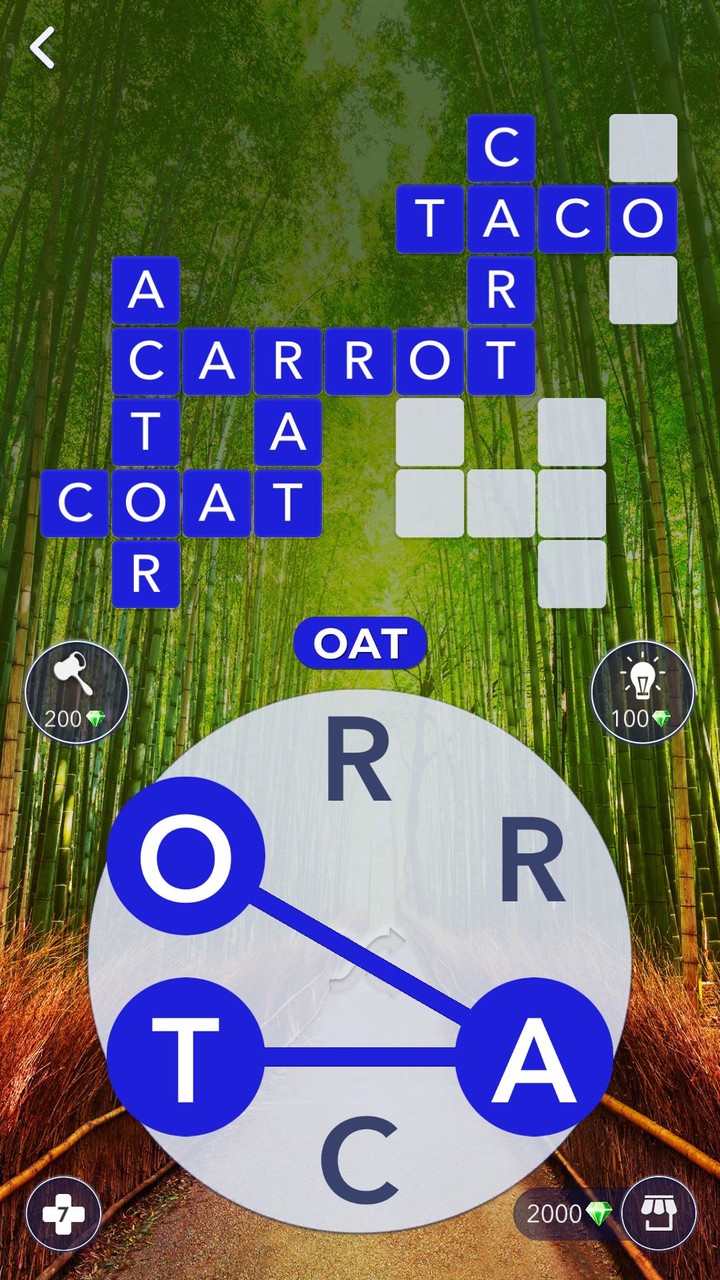This screenshot has height=1280, width=720.
Task: Tap letter T on the letter wheel
Action: tap(185, 1057)
